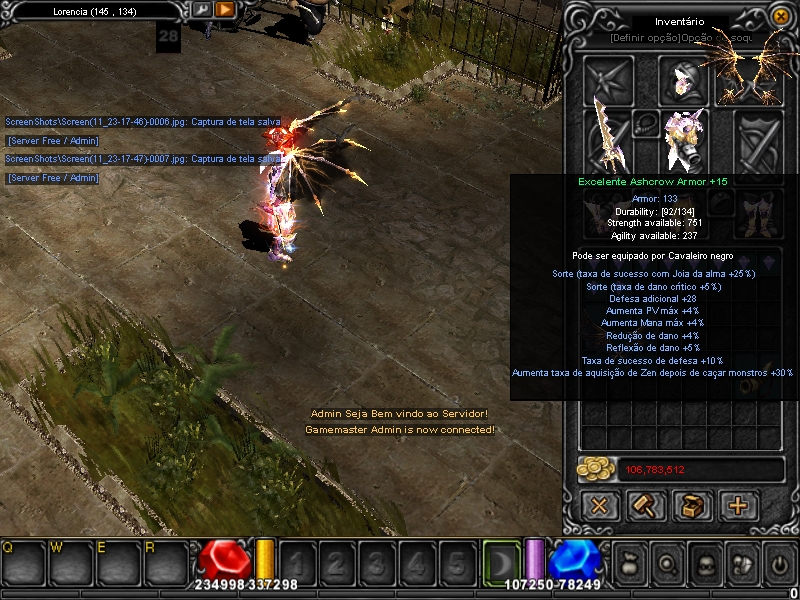Screen dimensions: 800x600
Task: Click the power button icon
Action: (x=778, y=564)
